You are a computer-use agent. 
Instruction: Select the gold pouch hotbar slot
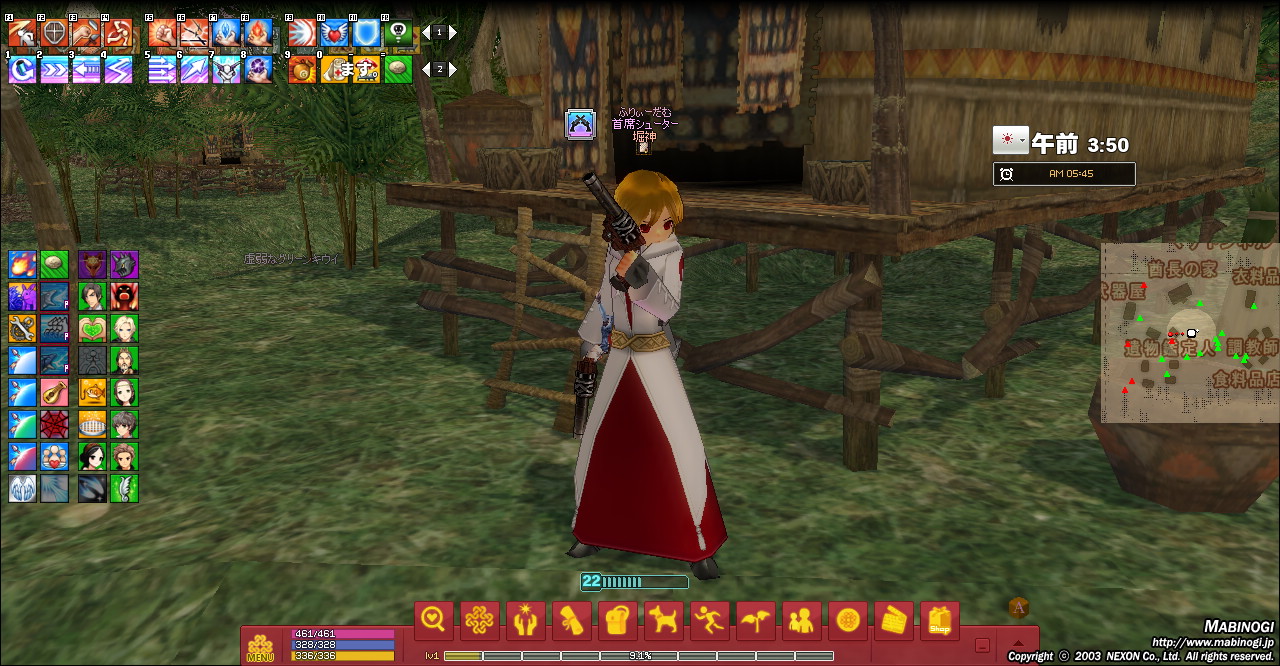pos(302,70)
